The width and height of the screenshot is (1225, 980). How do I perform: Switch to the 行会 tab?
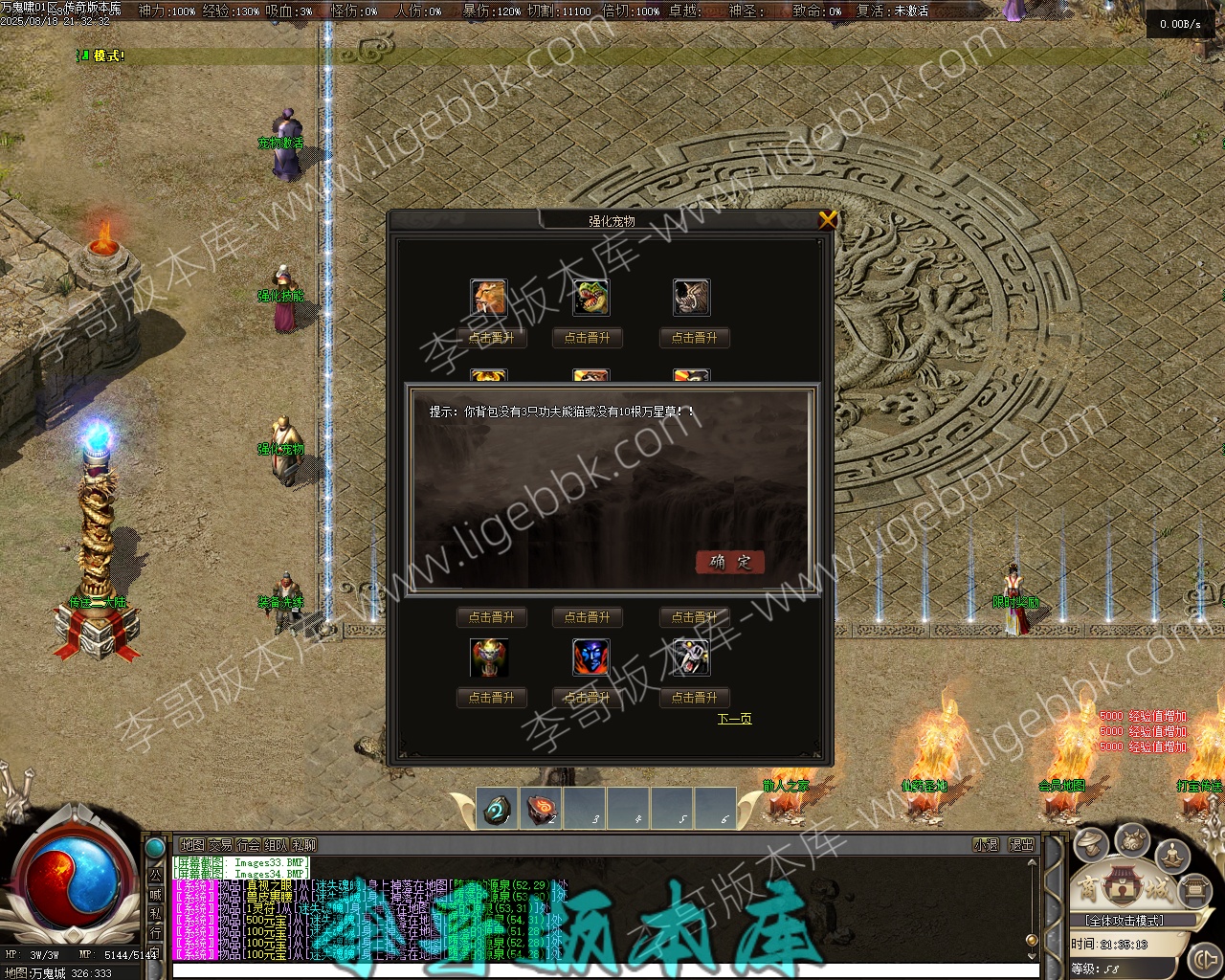[x=248, y=845]
